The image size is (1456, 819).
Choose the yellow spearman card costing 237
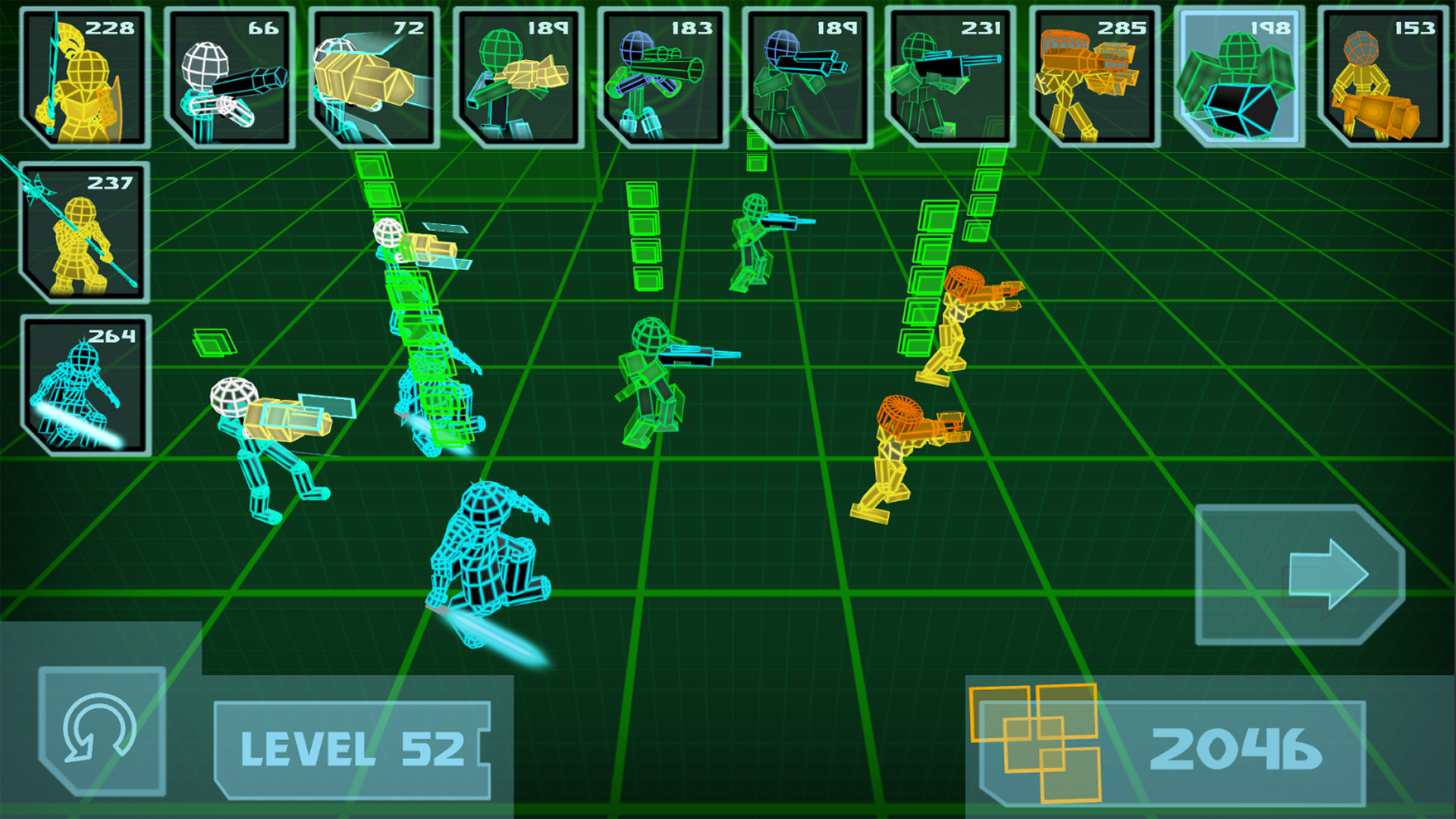[83, 231]
